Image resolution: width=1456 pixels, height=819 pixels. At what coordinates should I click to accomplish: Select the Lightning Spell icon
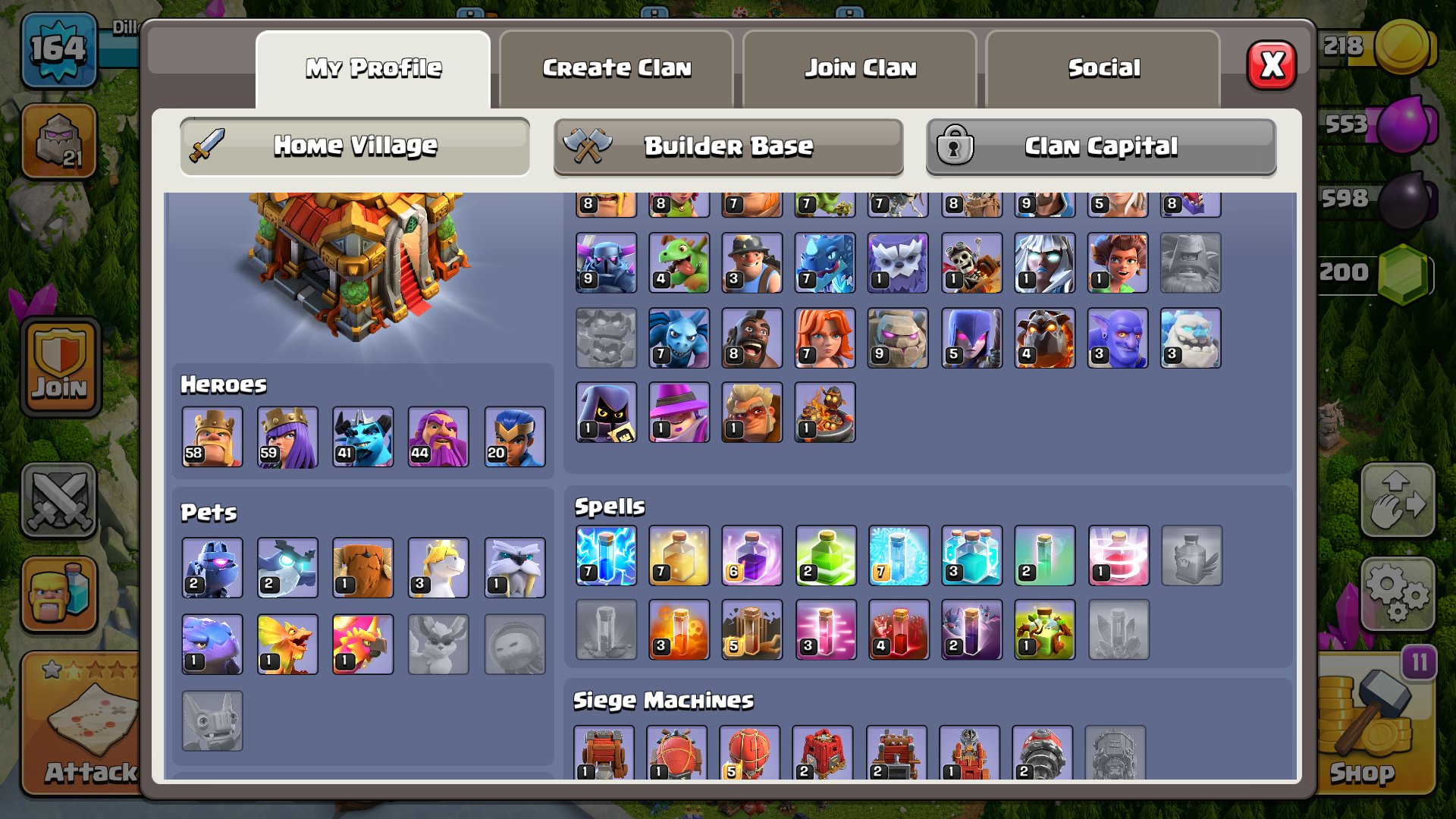(604, 557)
